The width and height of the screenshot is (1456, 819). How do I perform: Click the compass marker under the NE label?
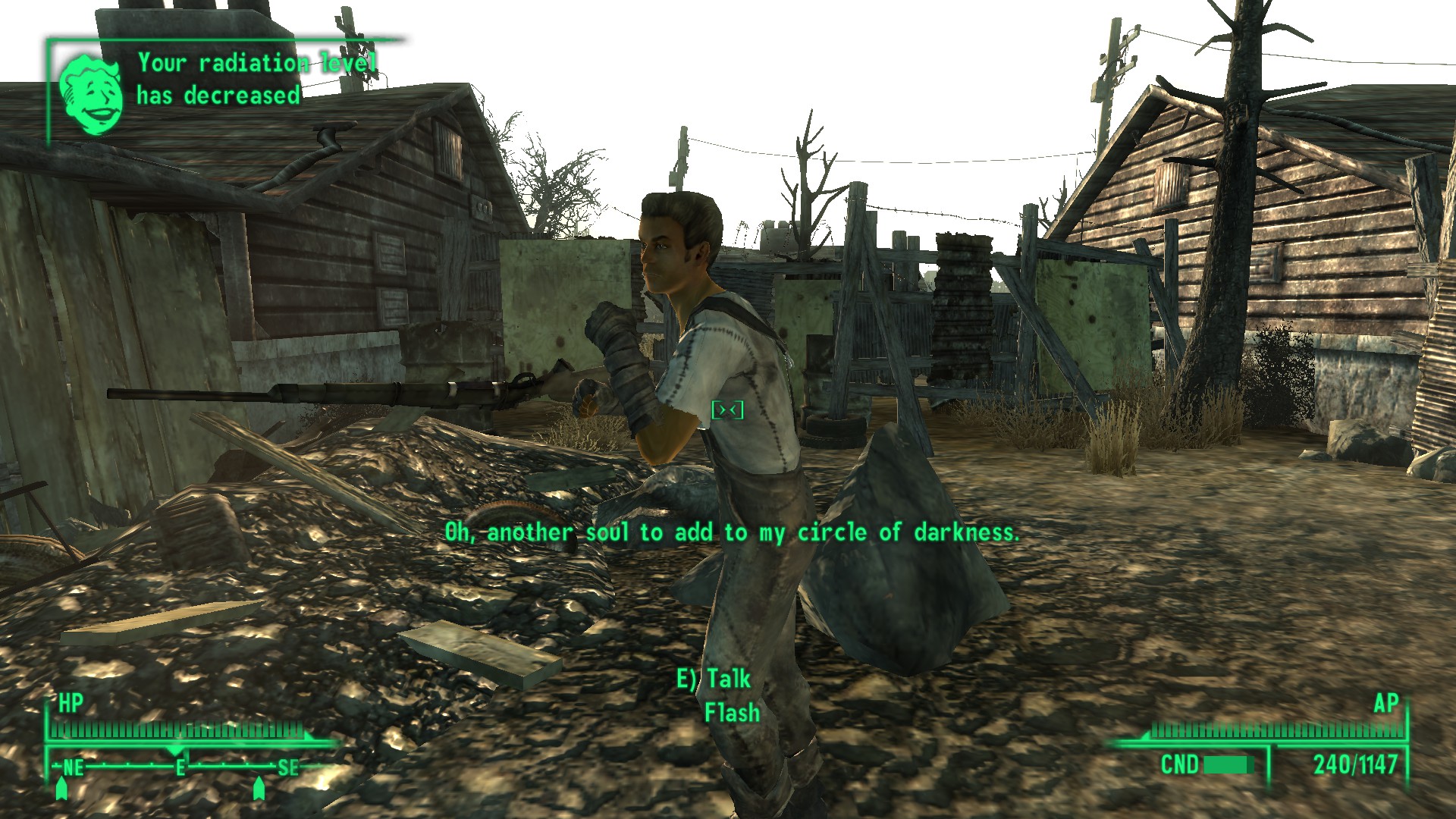[x=62, y=789]
